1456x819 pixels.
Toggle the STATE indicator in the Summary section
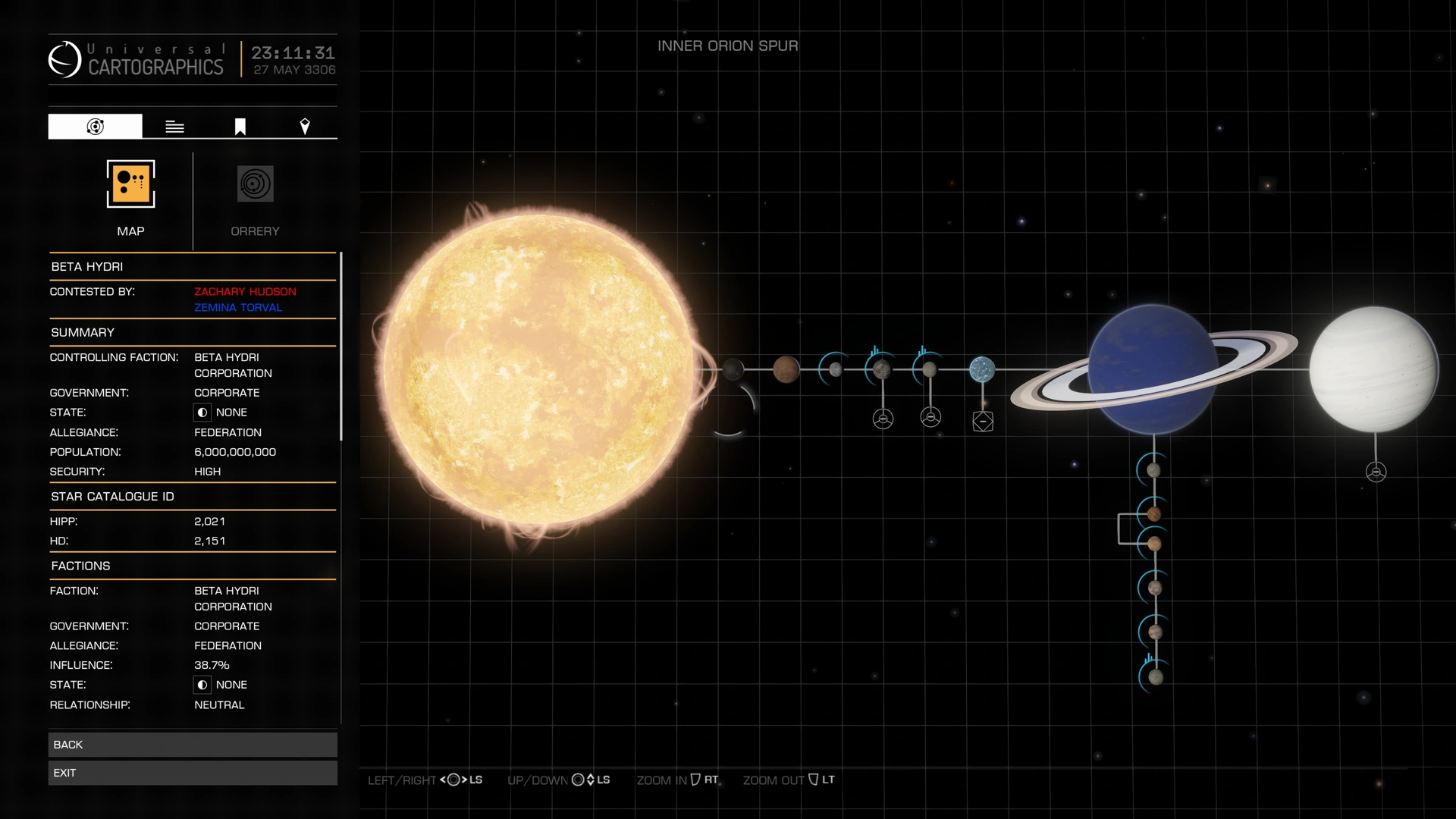202,412
